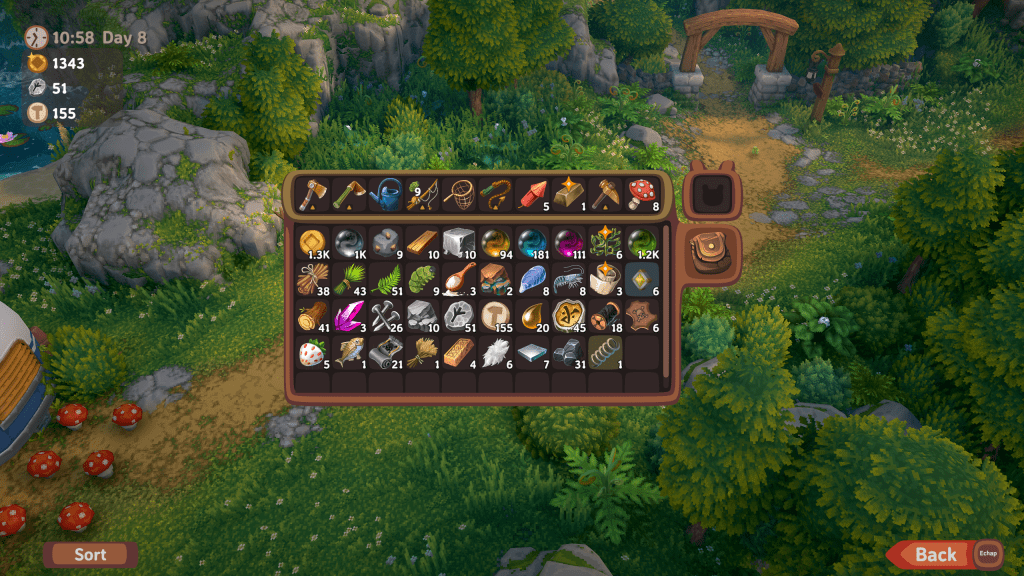
Task: Select the blue watering can in hotbar
Action: point(386,194)
